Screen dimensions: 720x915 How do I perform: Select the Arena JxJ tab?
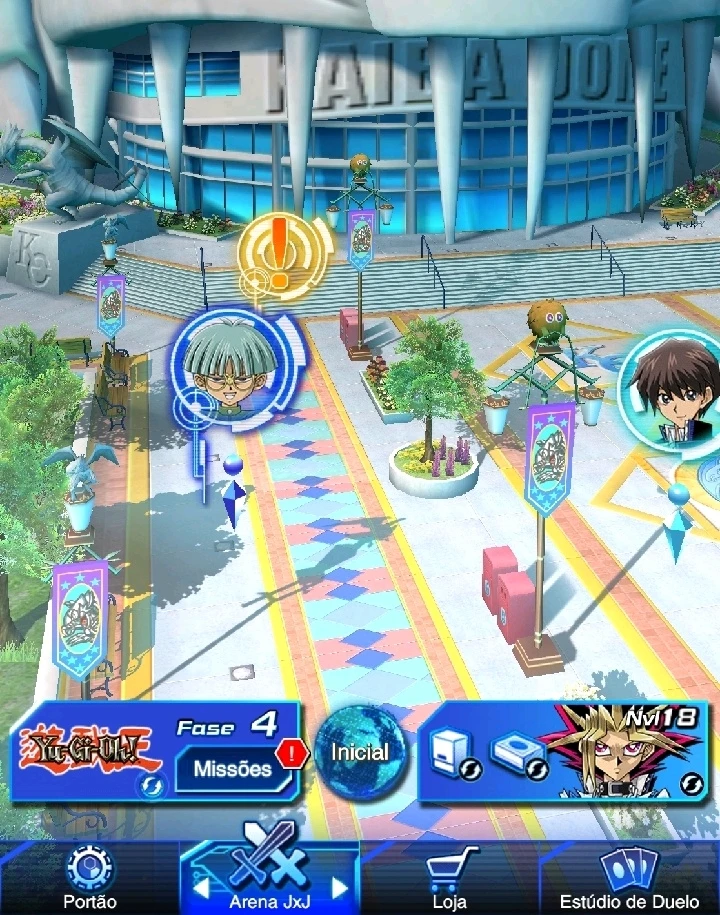pyautogui.click(x=269, y=877)
